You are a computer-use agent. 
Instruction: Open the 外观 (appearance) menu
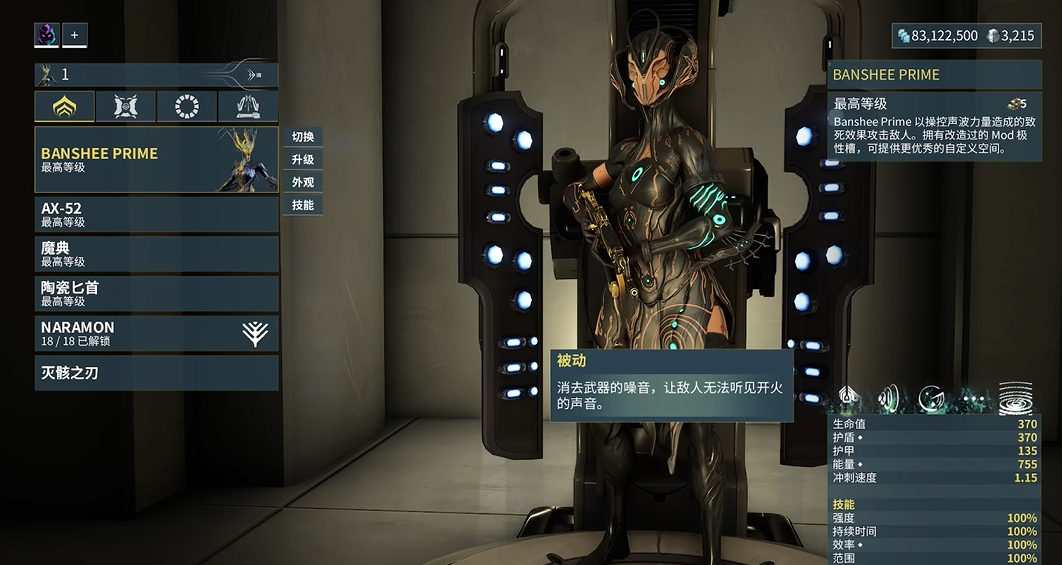point(303,183)
